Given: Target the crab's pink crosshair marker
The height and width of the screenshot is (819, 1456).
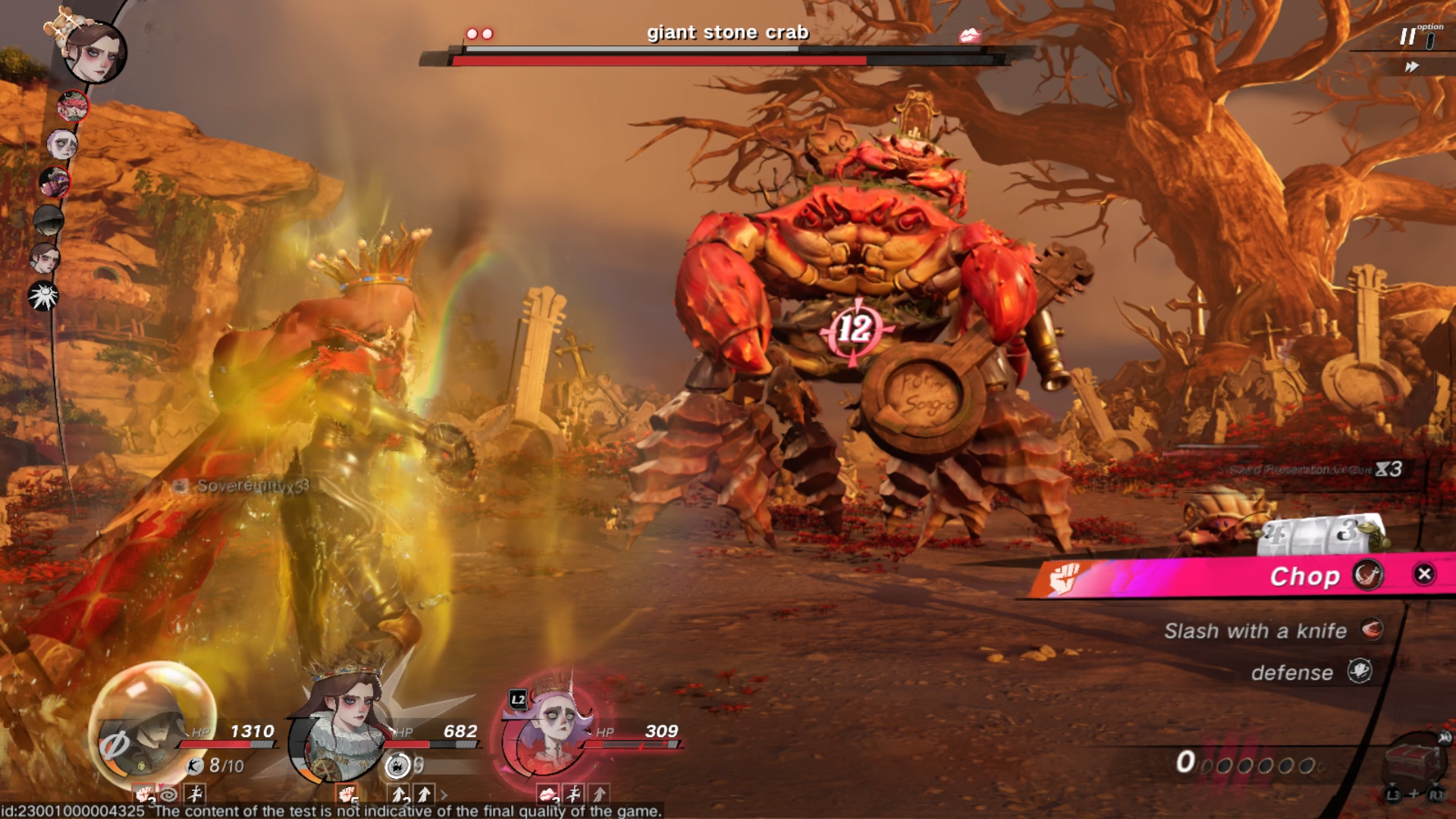Looking at the screenshot, I should coord(855,329).
